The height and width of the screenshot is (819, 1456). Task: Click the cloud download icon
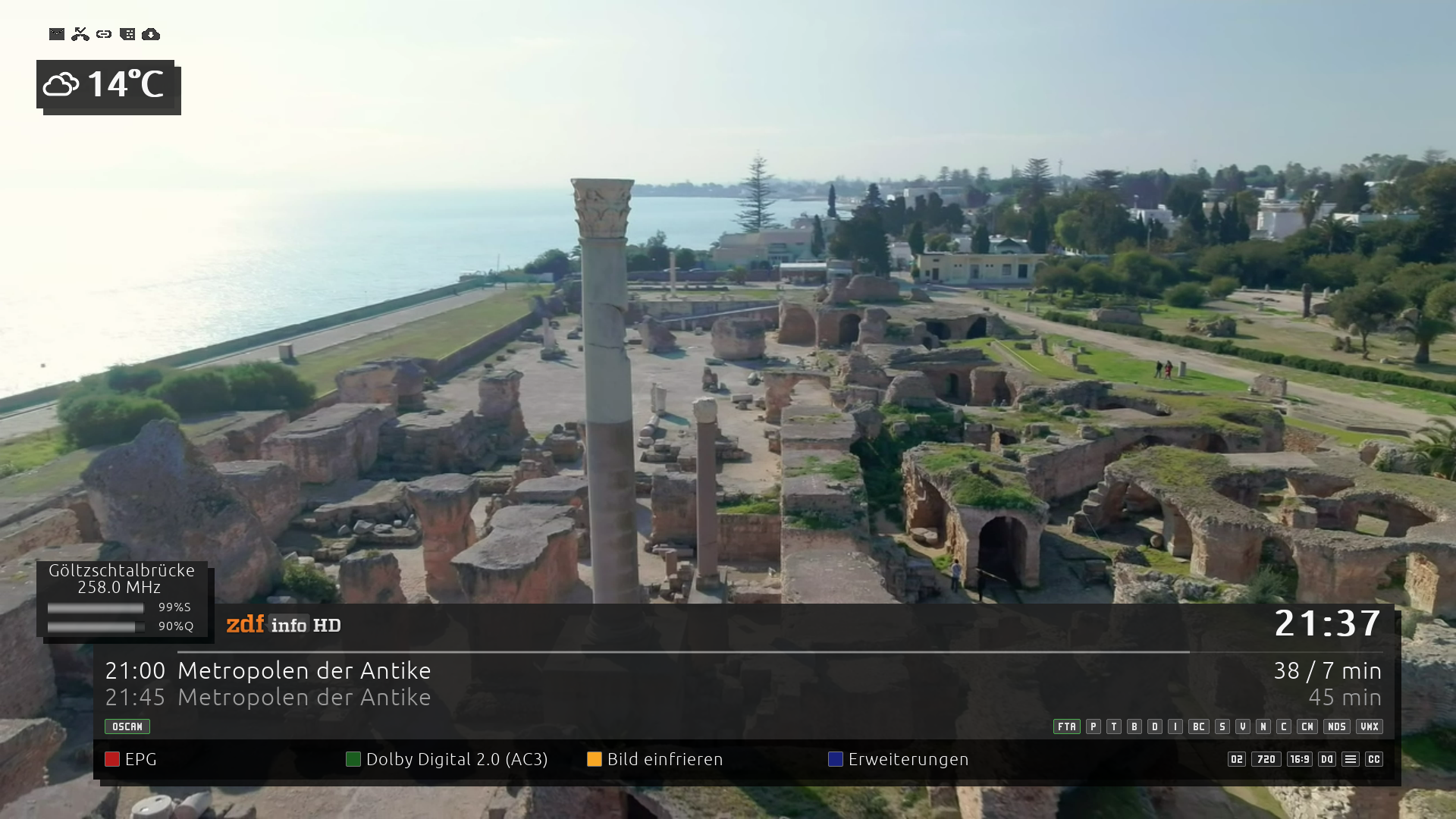click(x=151, y=34)
